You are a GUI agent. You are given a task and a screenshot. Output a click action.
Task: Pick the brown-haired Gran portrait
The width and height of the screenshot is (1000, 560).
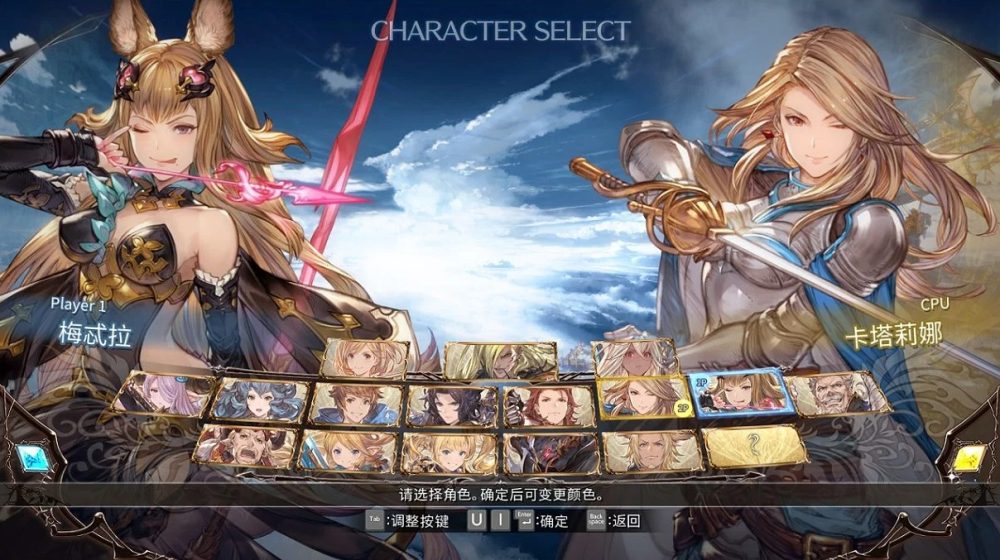click(356, 404)
